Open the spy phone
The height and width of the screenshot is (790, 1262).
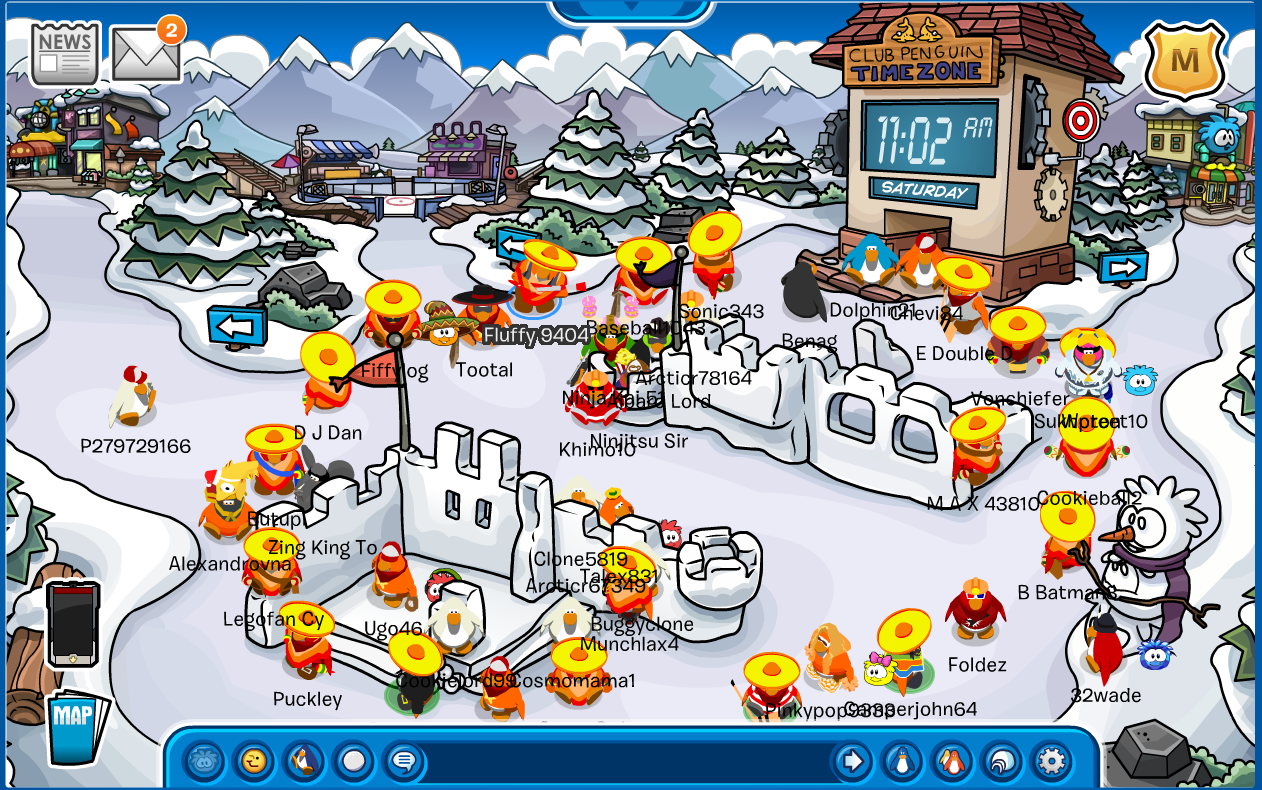point(73,624)
